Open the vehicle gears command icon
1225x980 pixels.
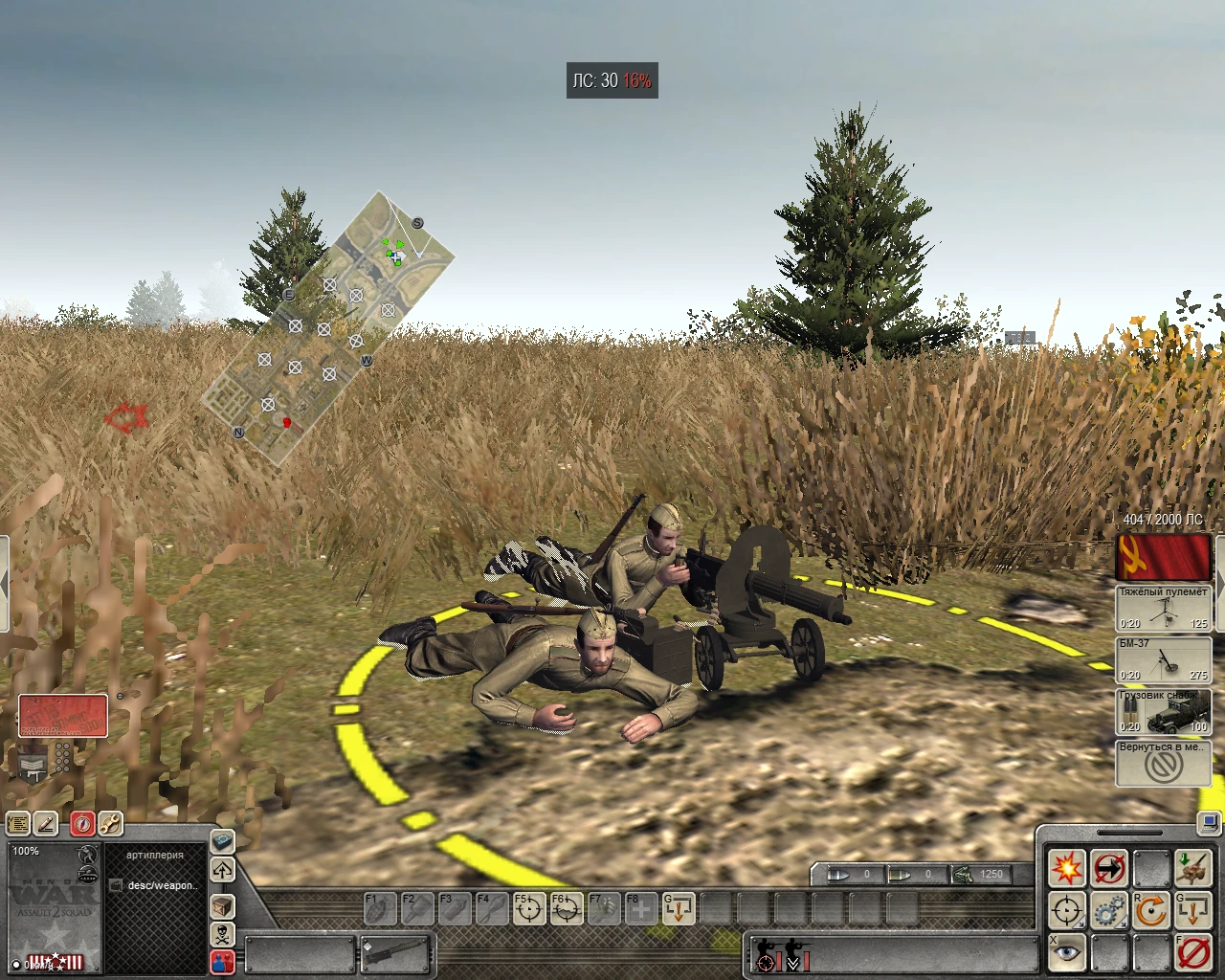(1109, 910)
